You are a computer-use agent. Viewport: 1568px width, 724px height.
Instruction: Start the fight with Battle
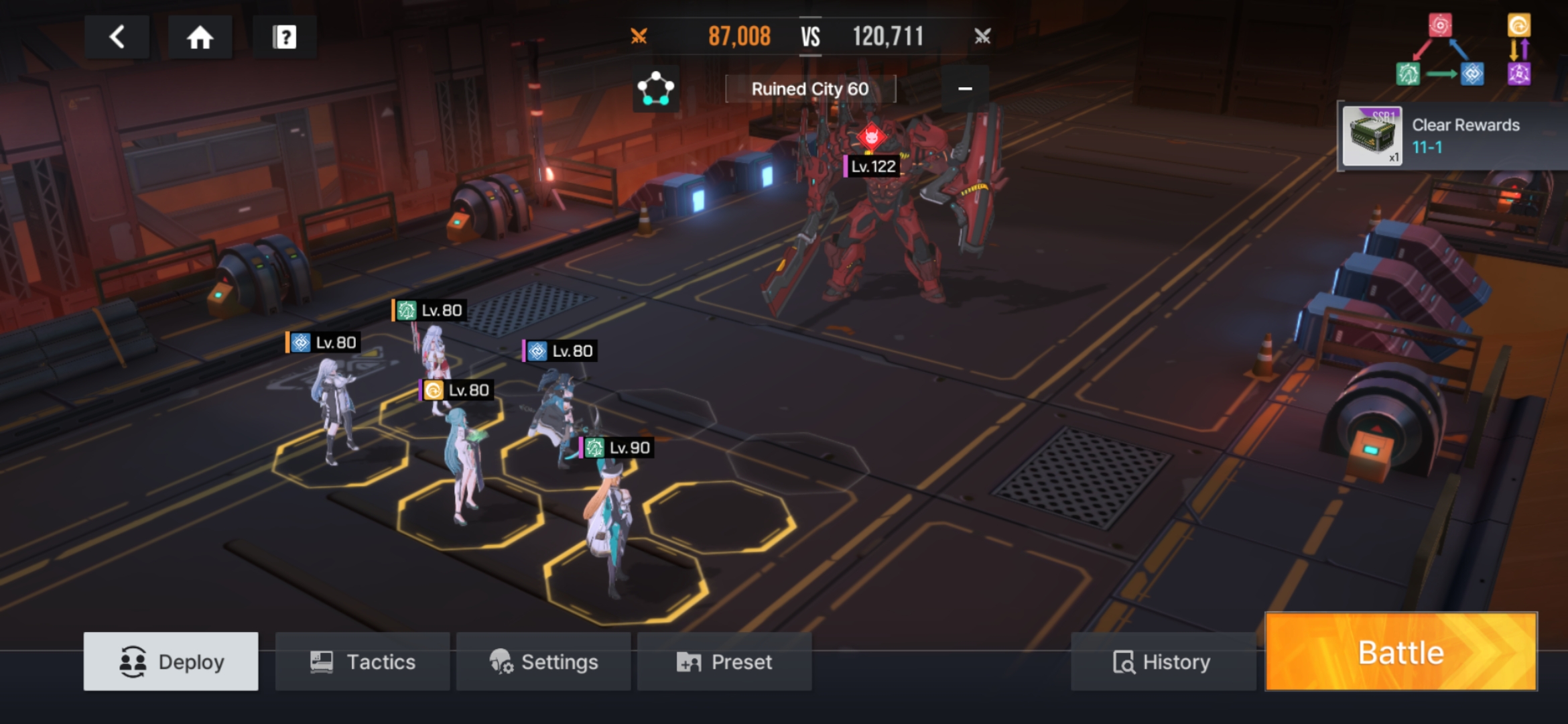click(1400, 652)
